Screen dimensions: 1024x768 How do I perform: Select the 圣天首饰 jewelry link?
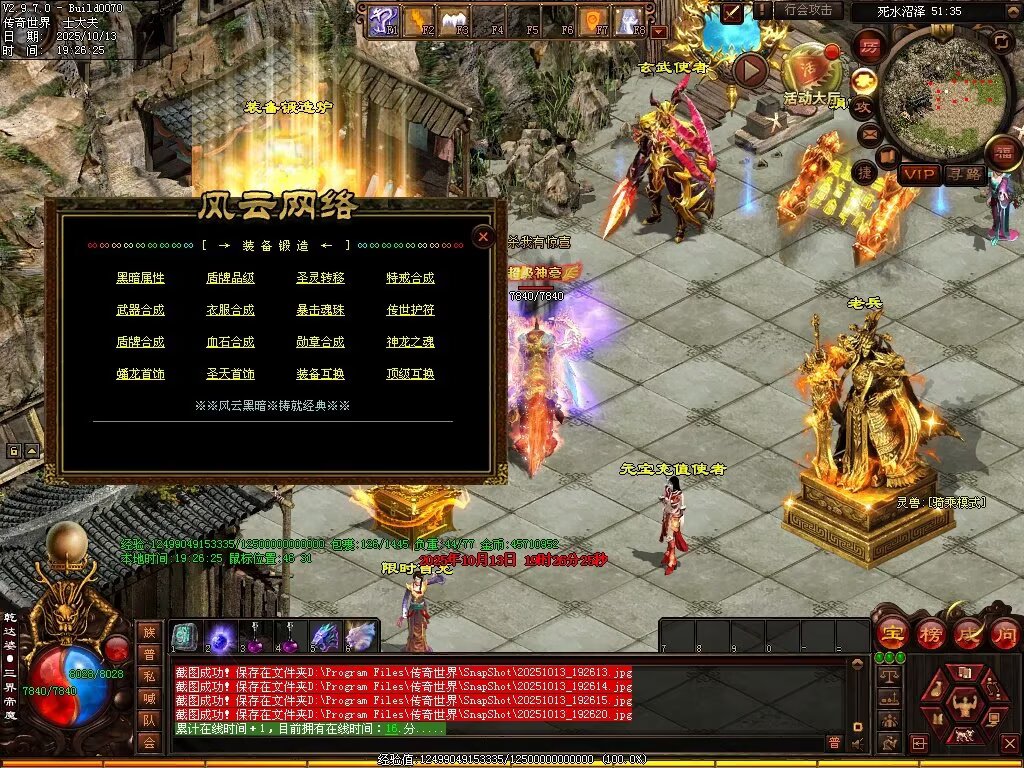pyautogui.click(x=230, y=374)
